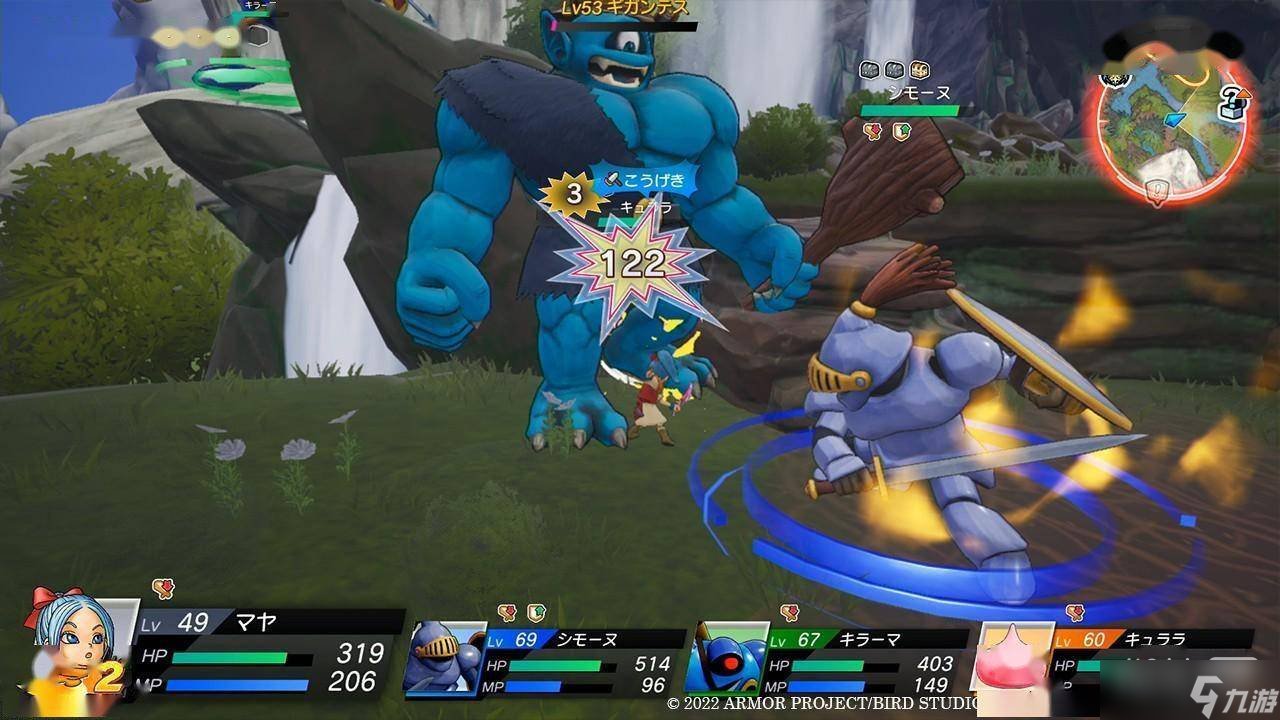Click the guild crest icon on the minimap edge

tap(1115, 79)
